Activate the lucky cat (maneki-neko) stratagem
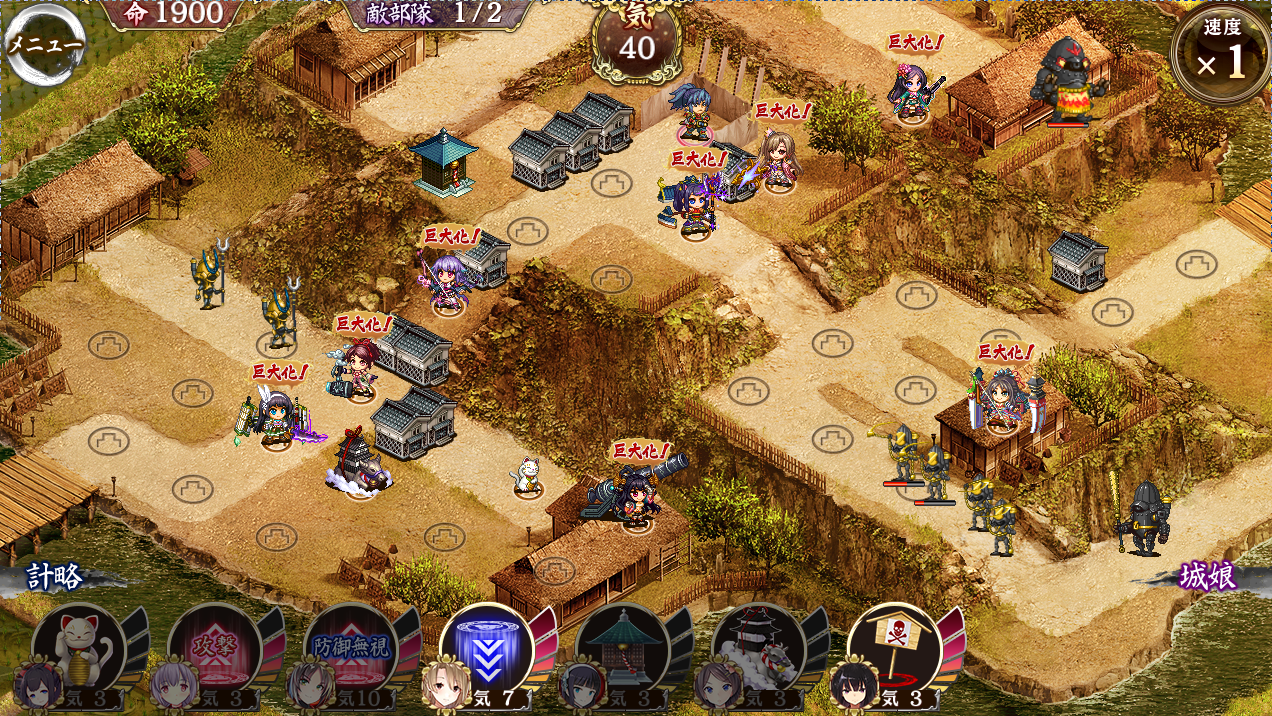 (x=79, y=650)
